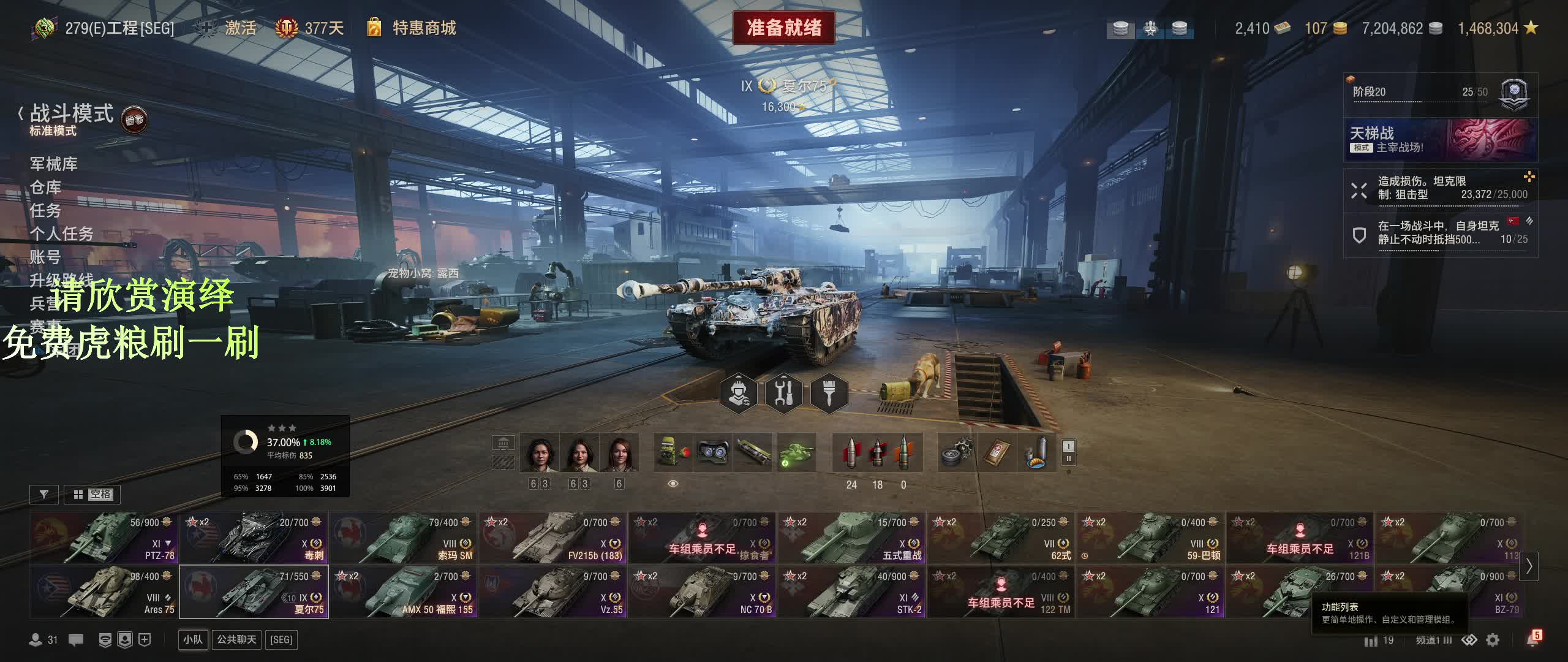Select the AMX 50 福熙 155 tank
Screen dimensions: 1568x662
pyautogui.click(x=403, y=592)
